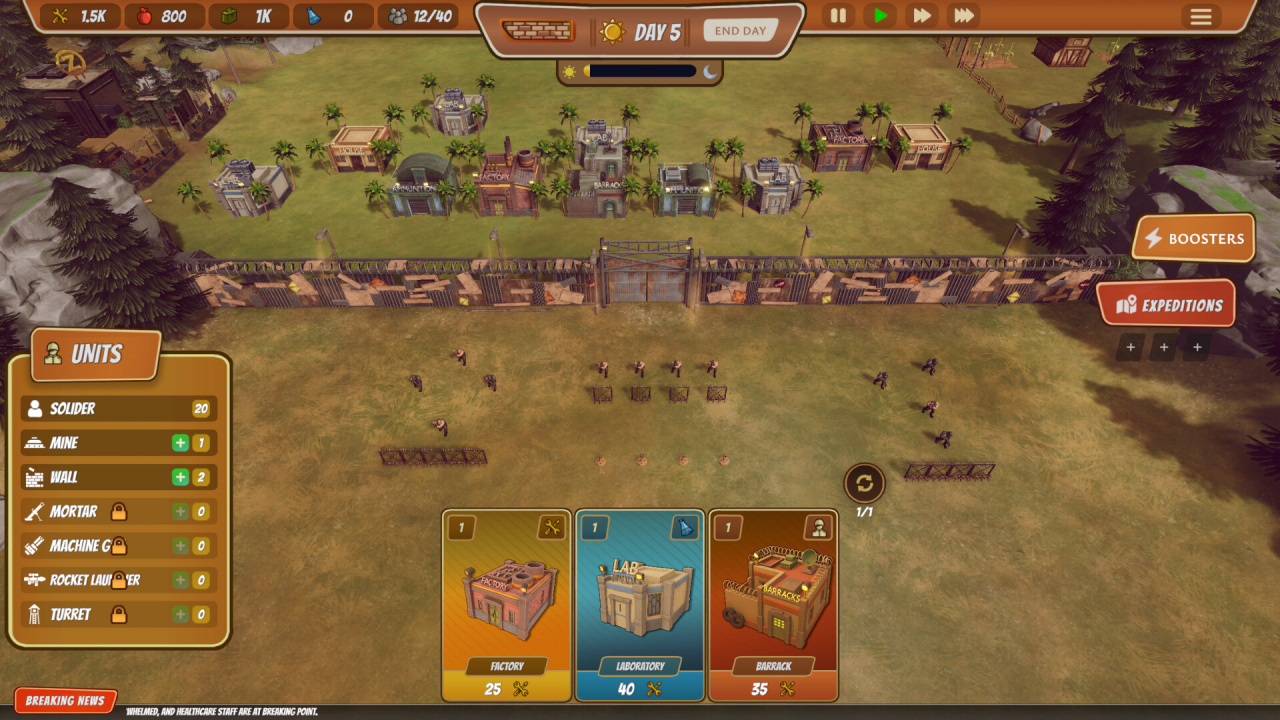Image resolution: width=1280 pixels, height=720 pixels.
Task: Select the locked Turret unit row
Action: [x=118, y=614]
